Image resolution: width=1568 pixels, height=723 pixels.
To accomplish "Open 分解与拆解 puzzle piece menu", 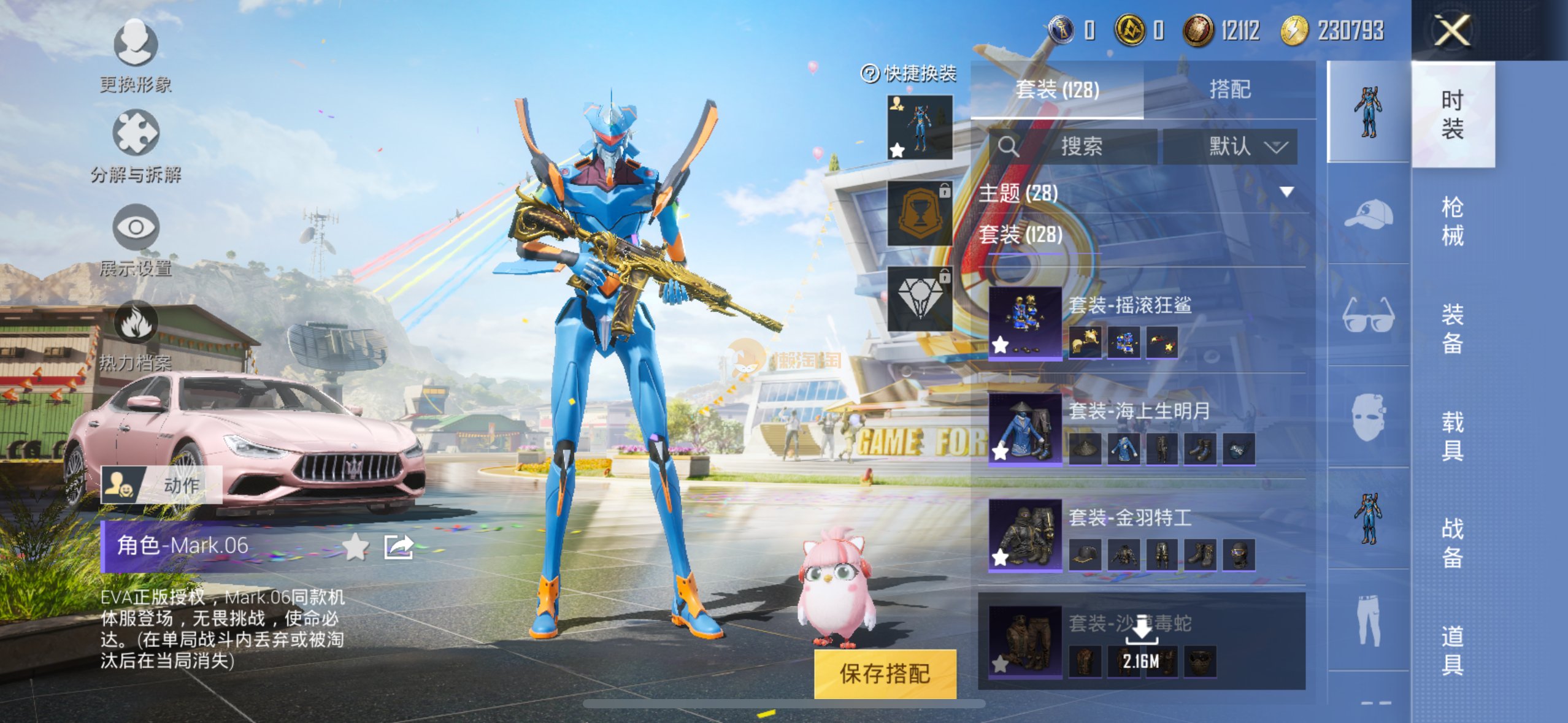I will pyautogui.click(x=136, y=134).
